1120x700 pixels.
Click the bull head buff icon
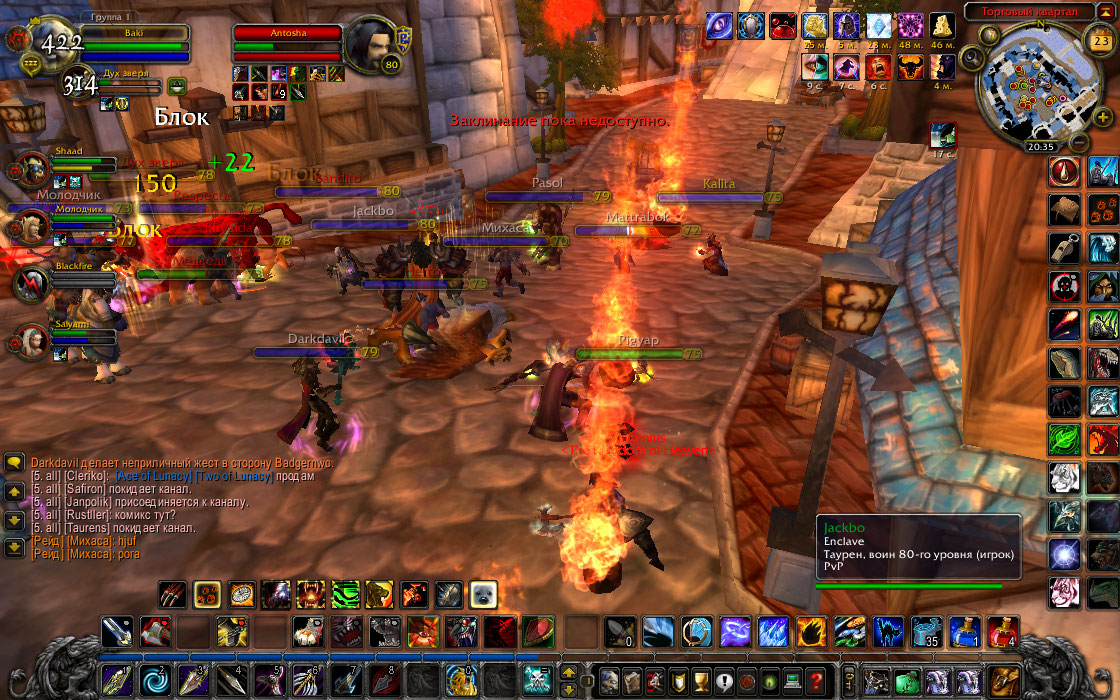click(x=910, y=67)
